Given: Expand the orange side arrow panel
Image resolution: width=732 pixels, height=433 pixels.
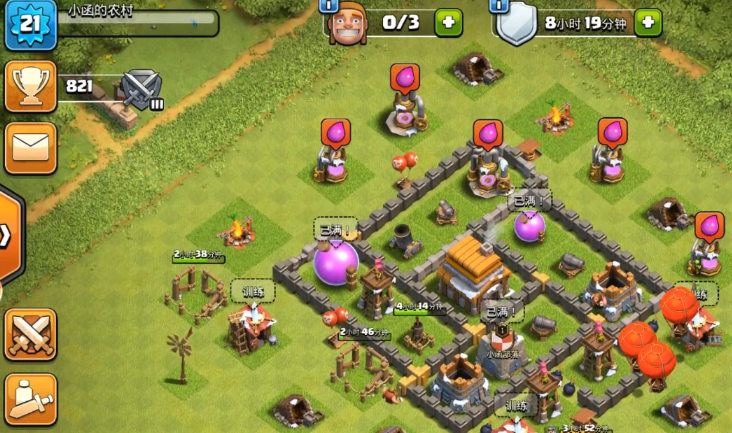Looking at the screenshot, I should click(9, 236).
